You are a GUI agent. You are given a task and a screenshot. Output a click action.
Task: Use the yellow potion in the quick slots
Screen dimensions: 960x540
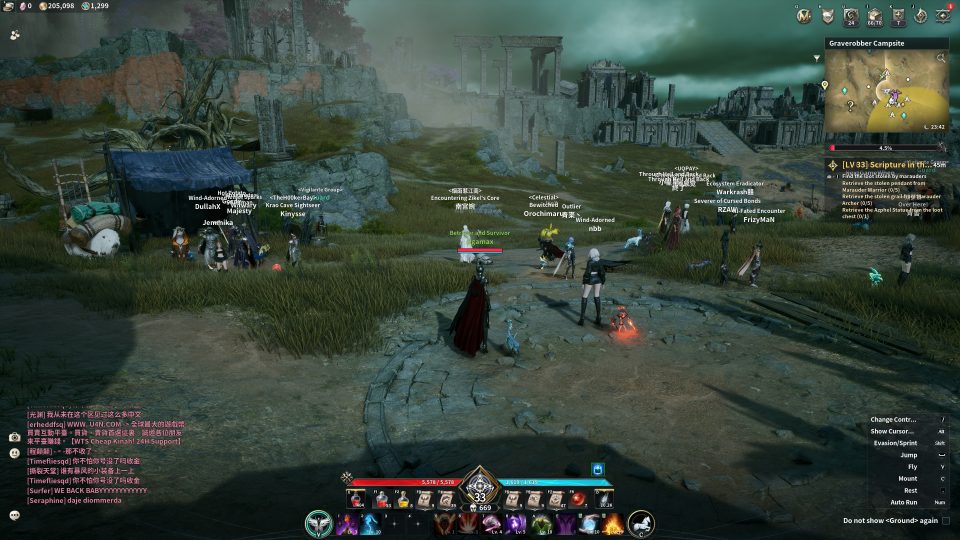click(403, 499)
